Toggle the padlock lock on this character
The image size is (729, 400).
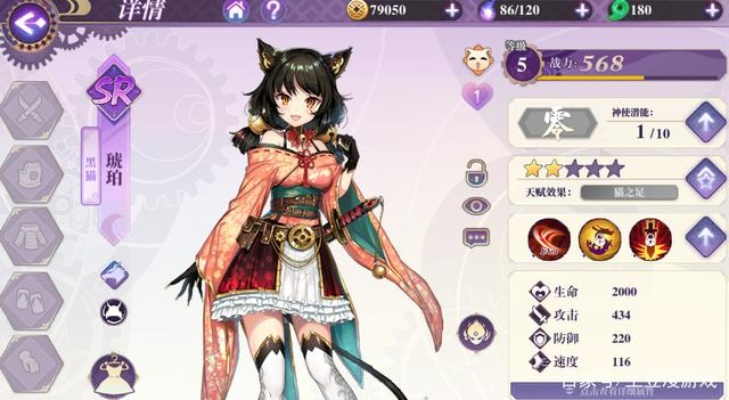point(476,173)
